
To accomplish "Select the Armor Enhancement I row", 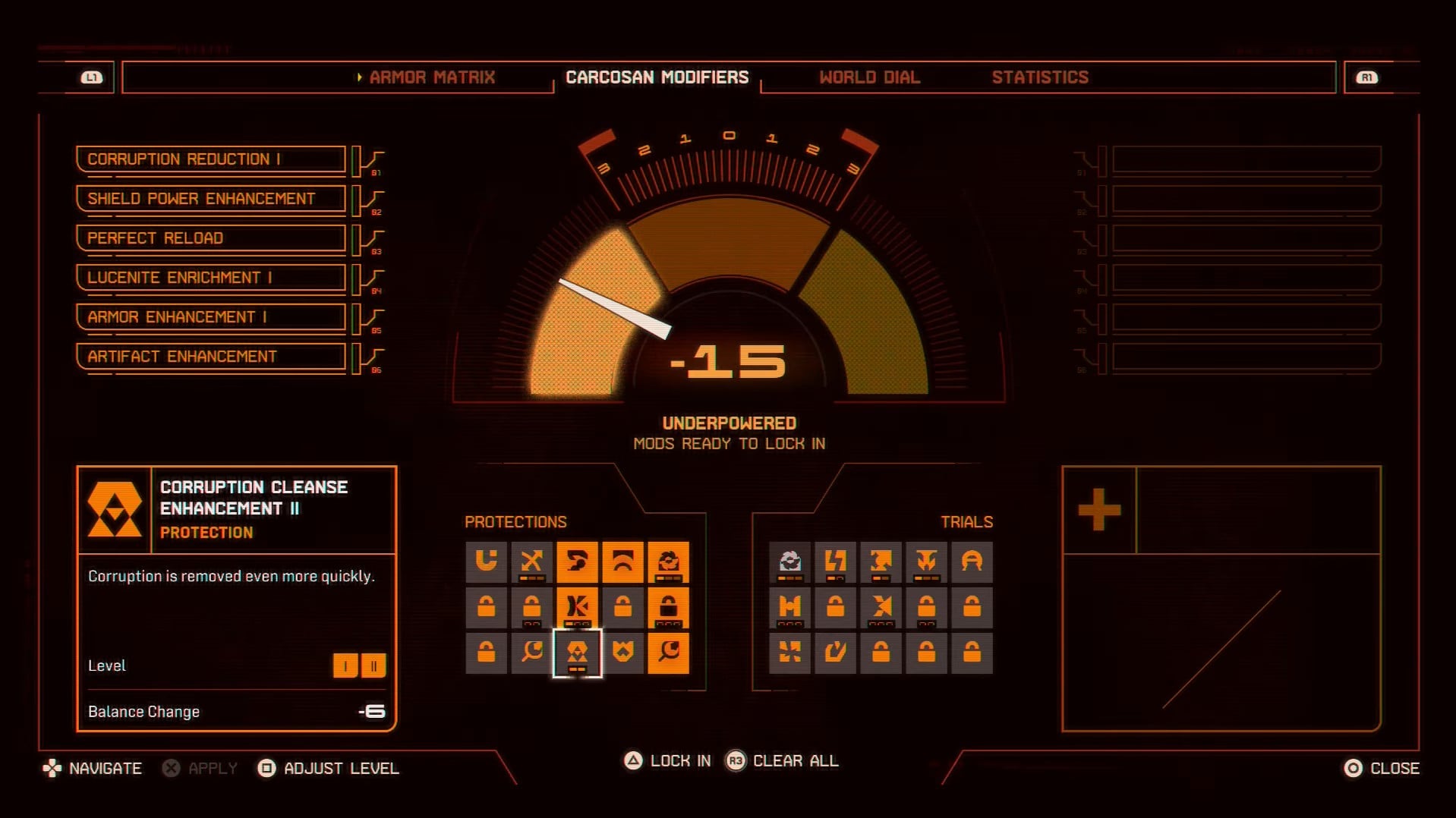I will (210, 317).
